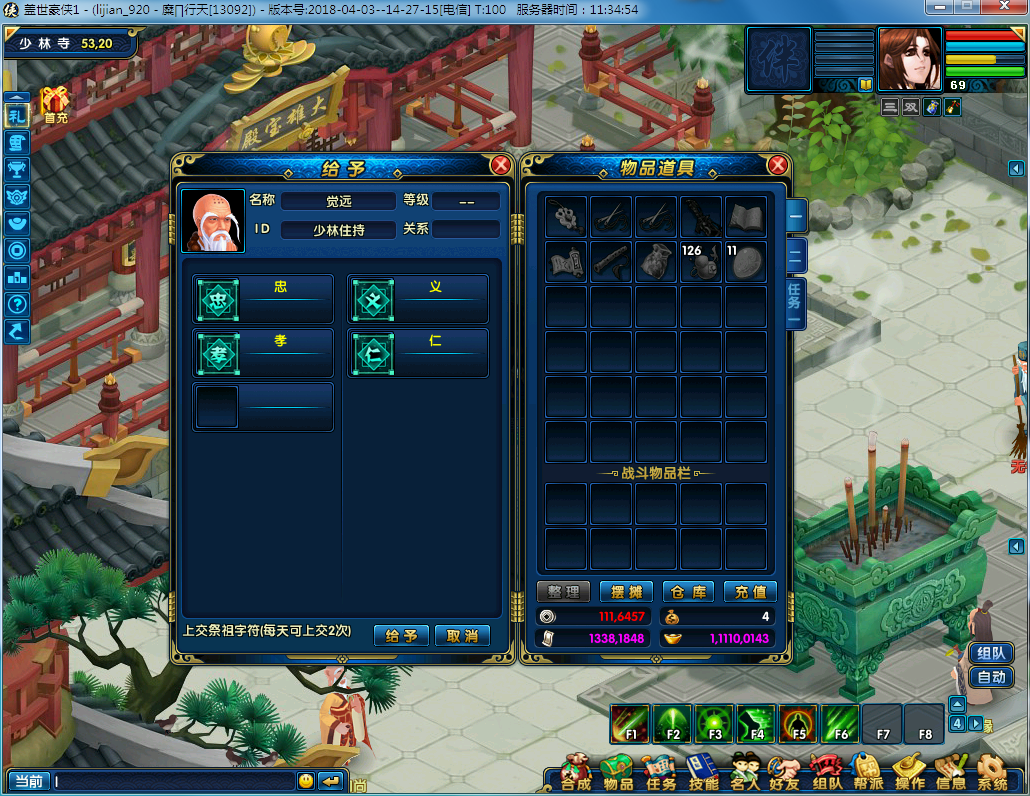Open the 充值 recharge page
Image resolution: width=1030 pixels, height=796 pixels.
click(750, 592)
